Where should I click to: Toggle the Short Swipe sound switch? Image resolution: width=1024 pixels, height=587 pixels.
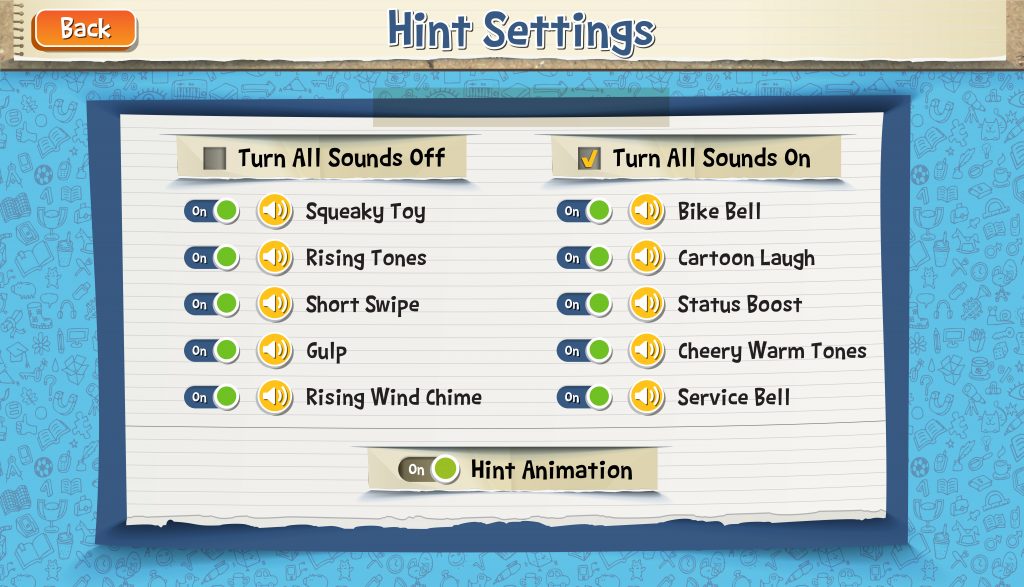coord(211,304)
